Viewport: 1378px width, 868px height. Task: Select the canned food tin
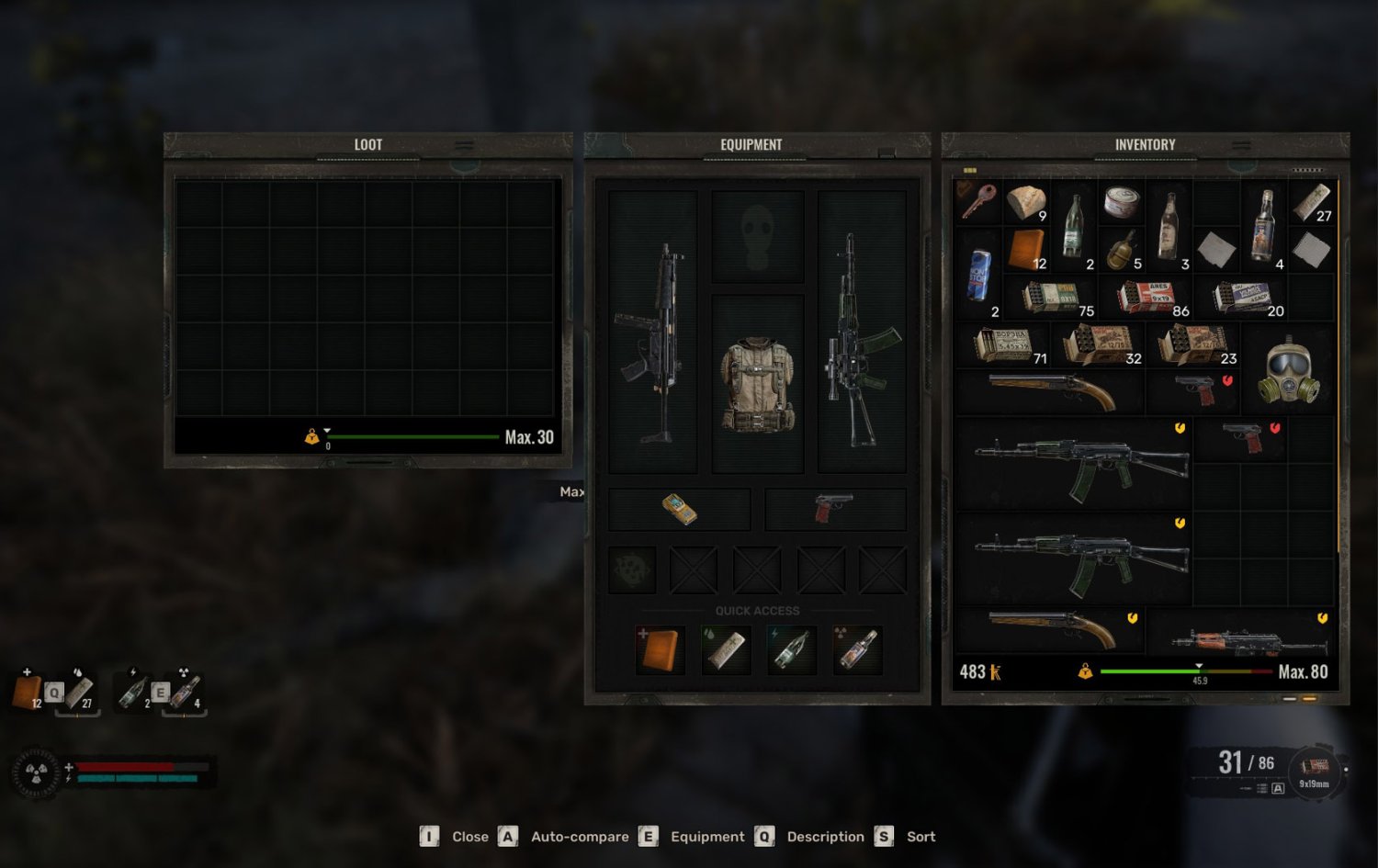(1121, 201)
